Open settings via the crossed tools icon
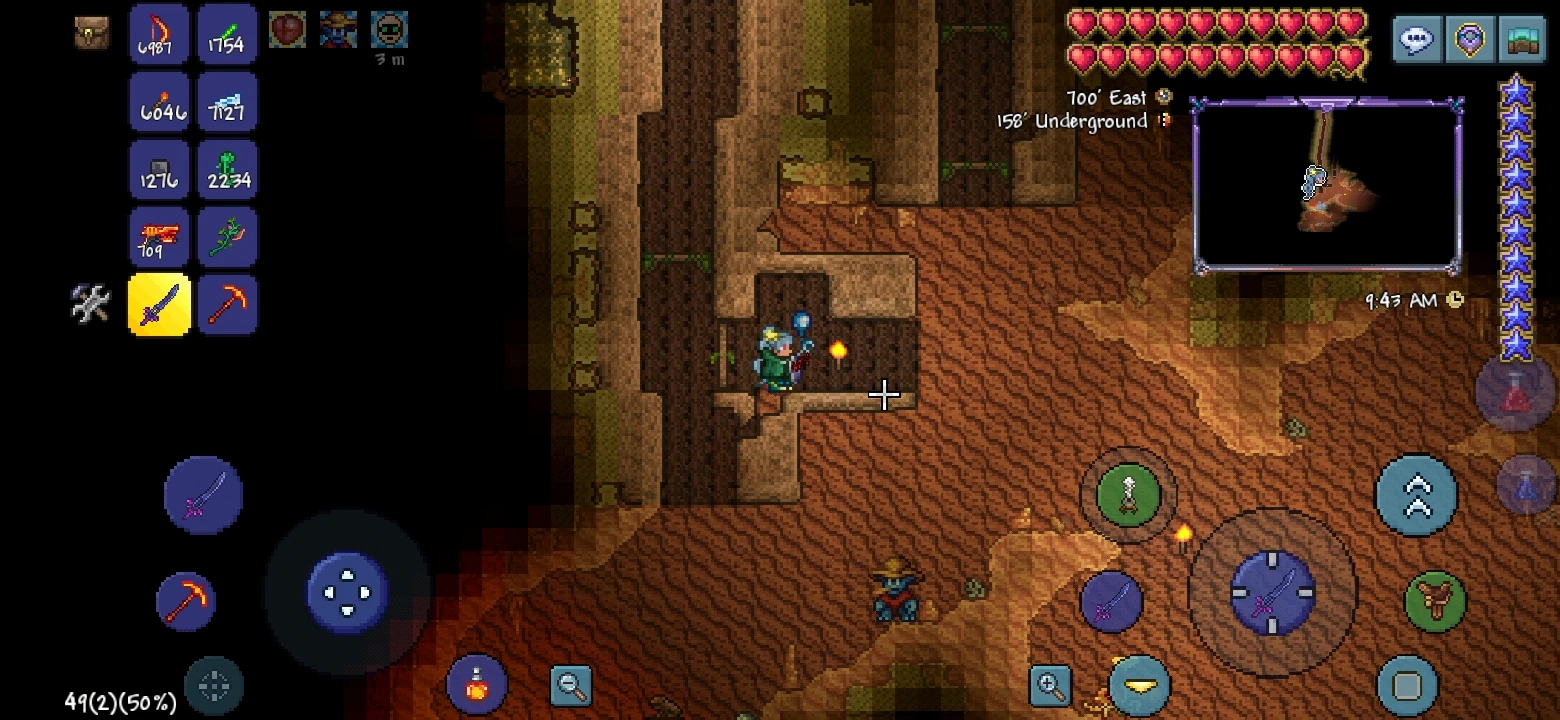 tap(89, 303)
